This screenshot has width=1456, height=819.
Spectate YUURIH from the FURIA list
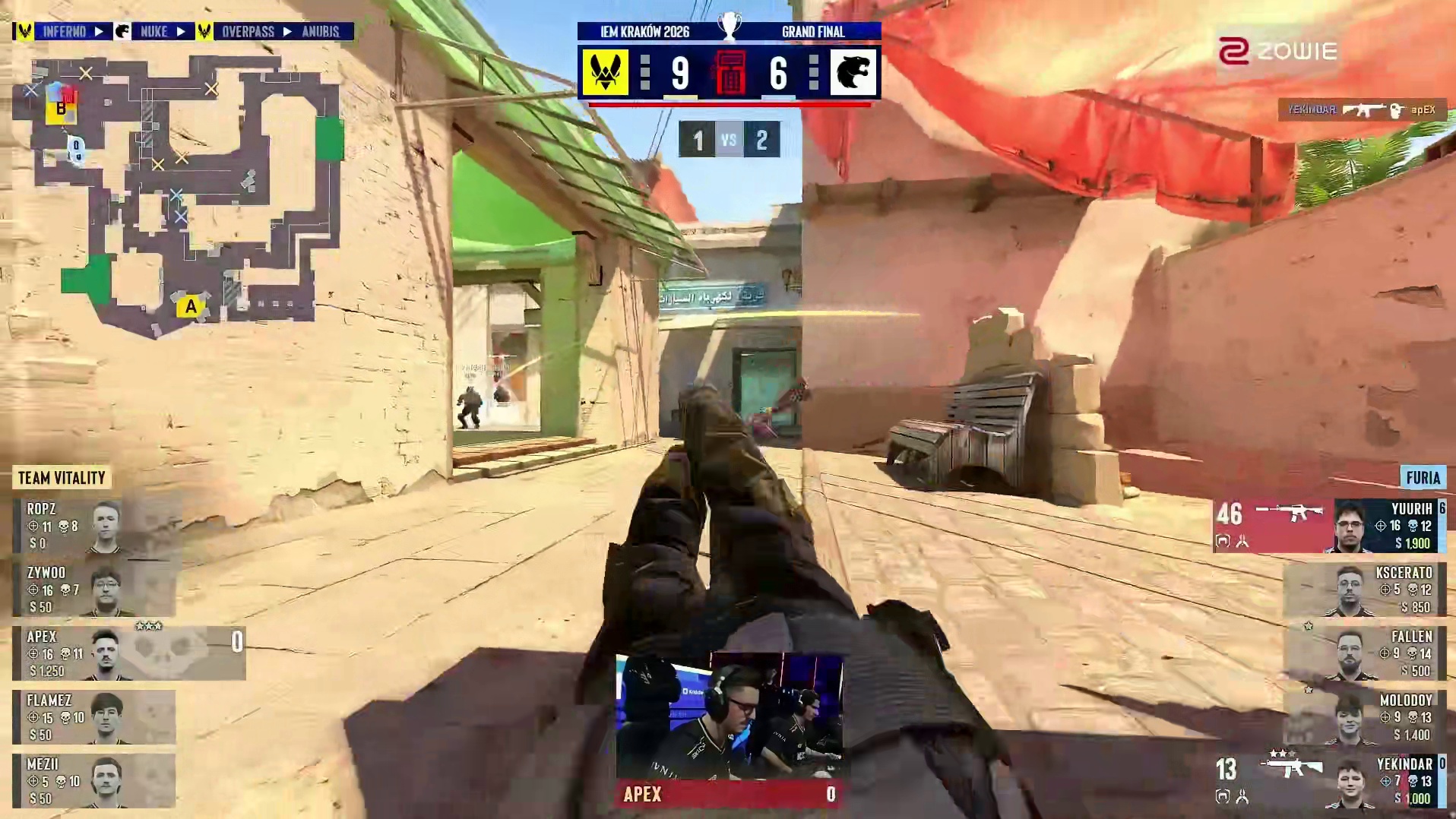1330,526
